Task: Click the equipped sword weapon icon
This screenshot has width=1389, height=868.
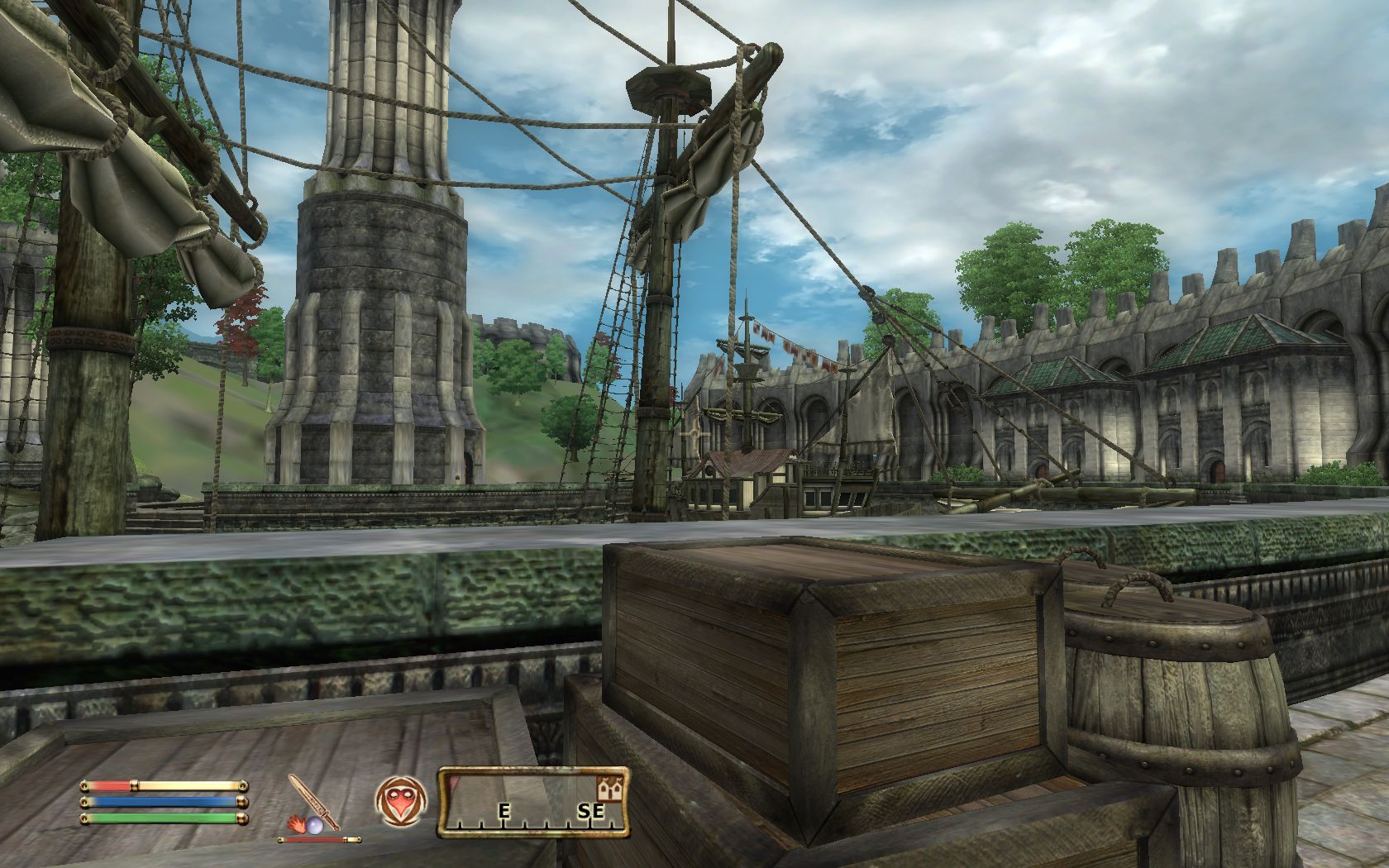Action: point(315,801)
